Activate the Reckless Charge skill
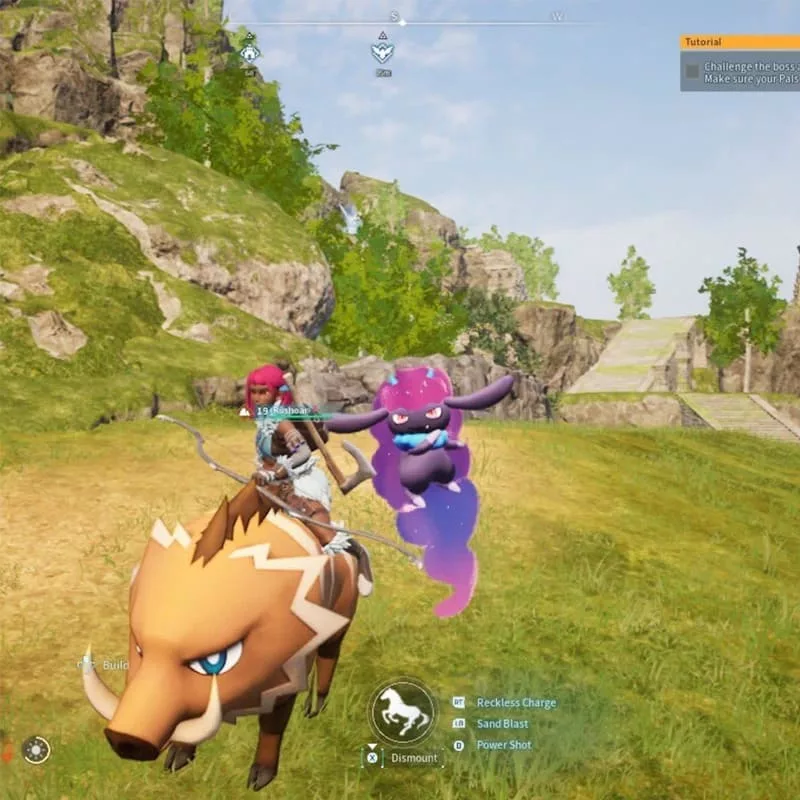The height and width of the screenshot is (800, 800). coord(515,703)
